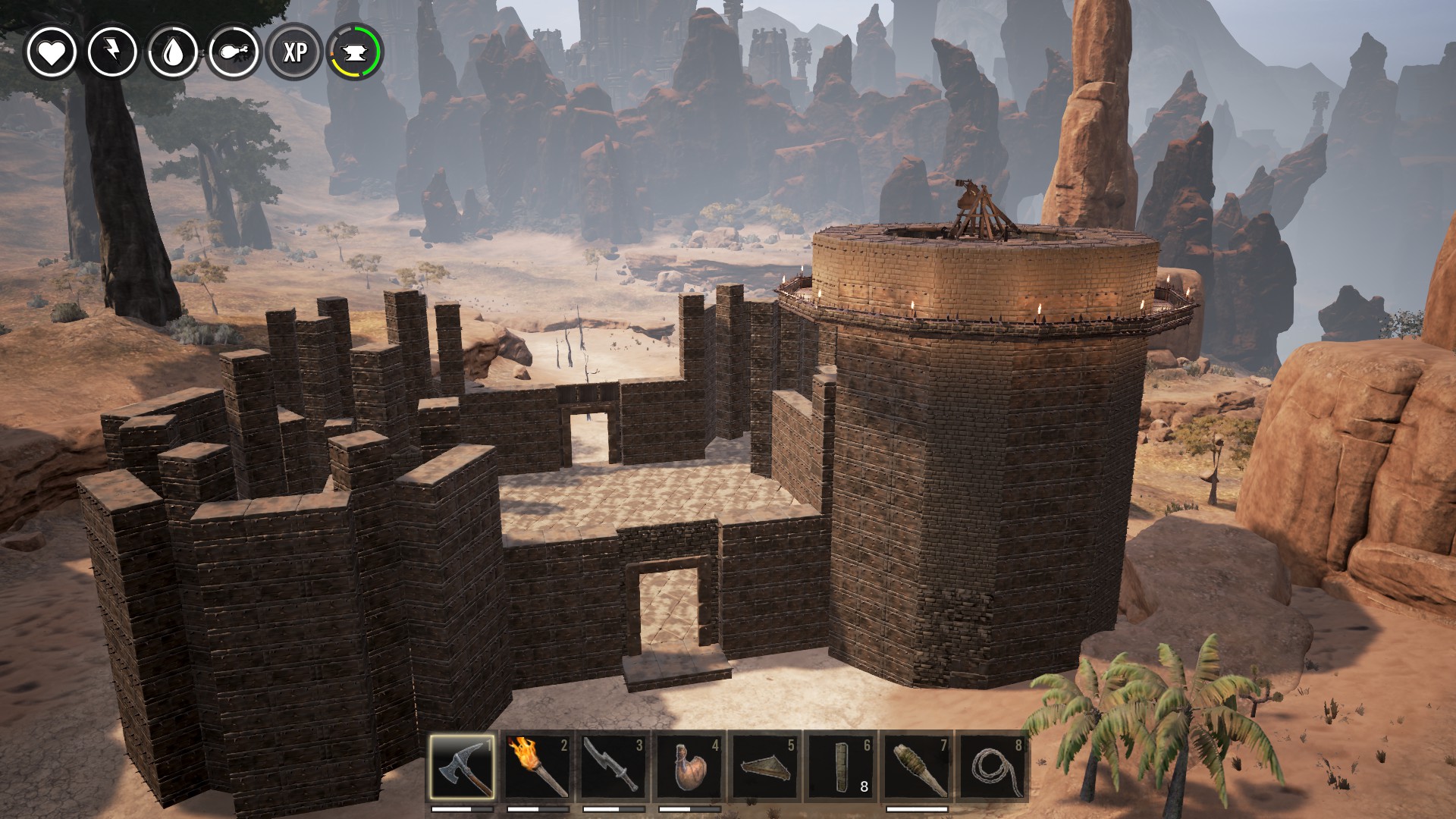Screen dimensions: 1456x819
Task: Click the heart health icon
Action: click(52, 52)
